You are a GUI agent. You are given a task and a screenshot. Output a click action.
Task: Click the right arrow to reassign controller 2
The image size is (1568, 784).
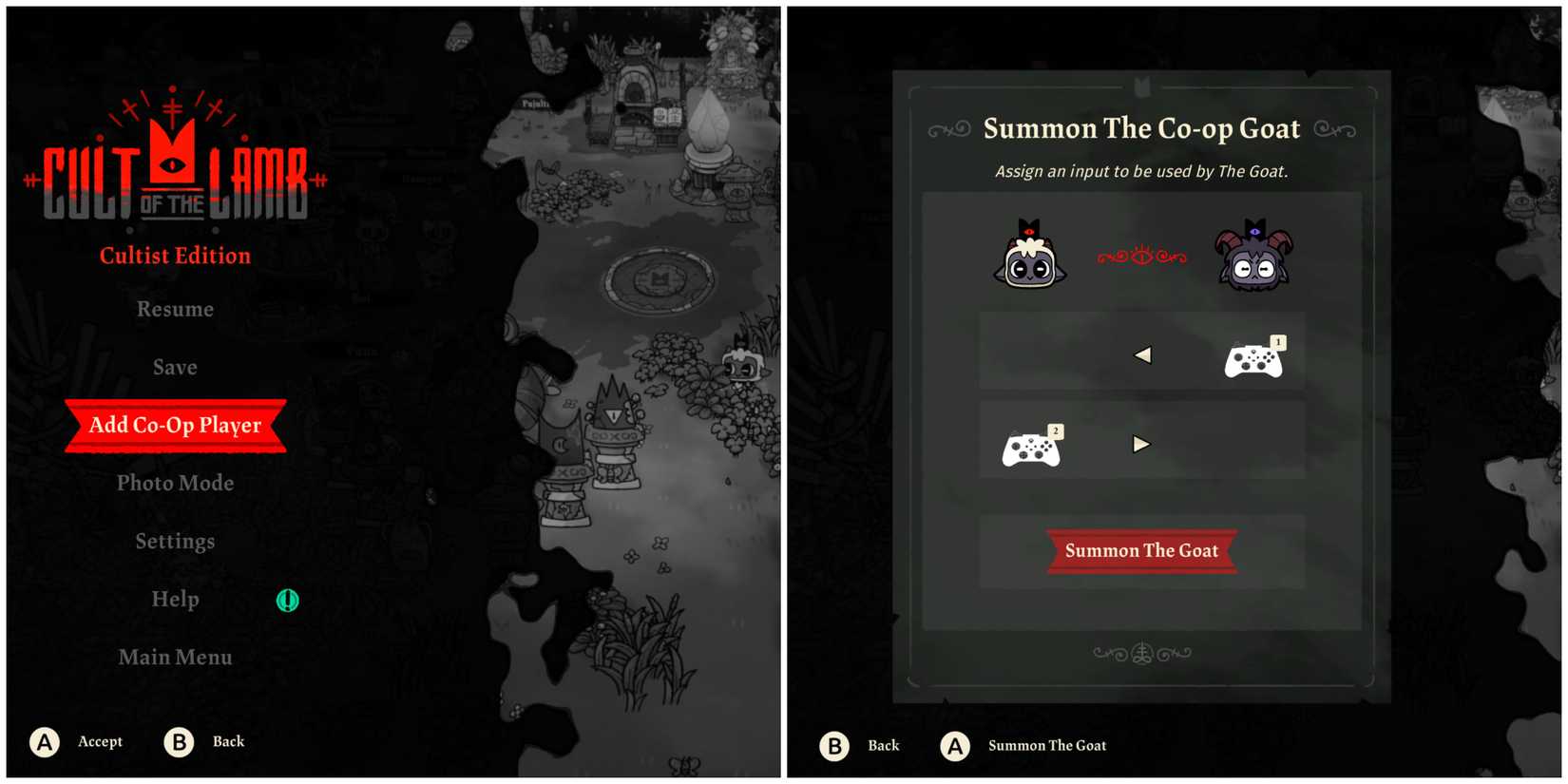(1140, 444)
